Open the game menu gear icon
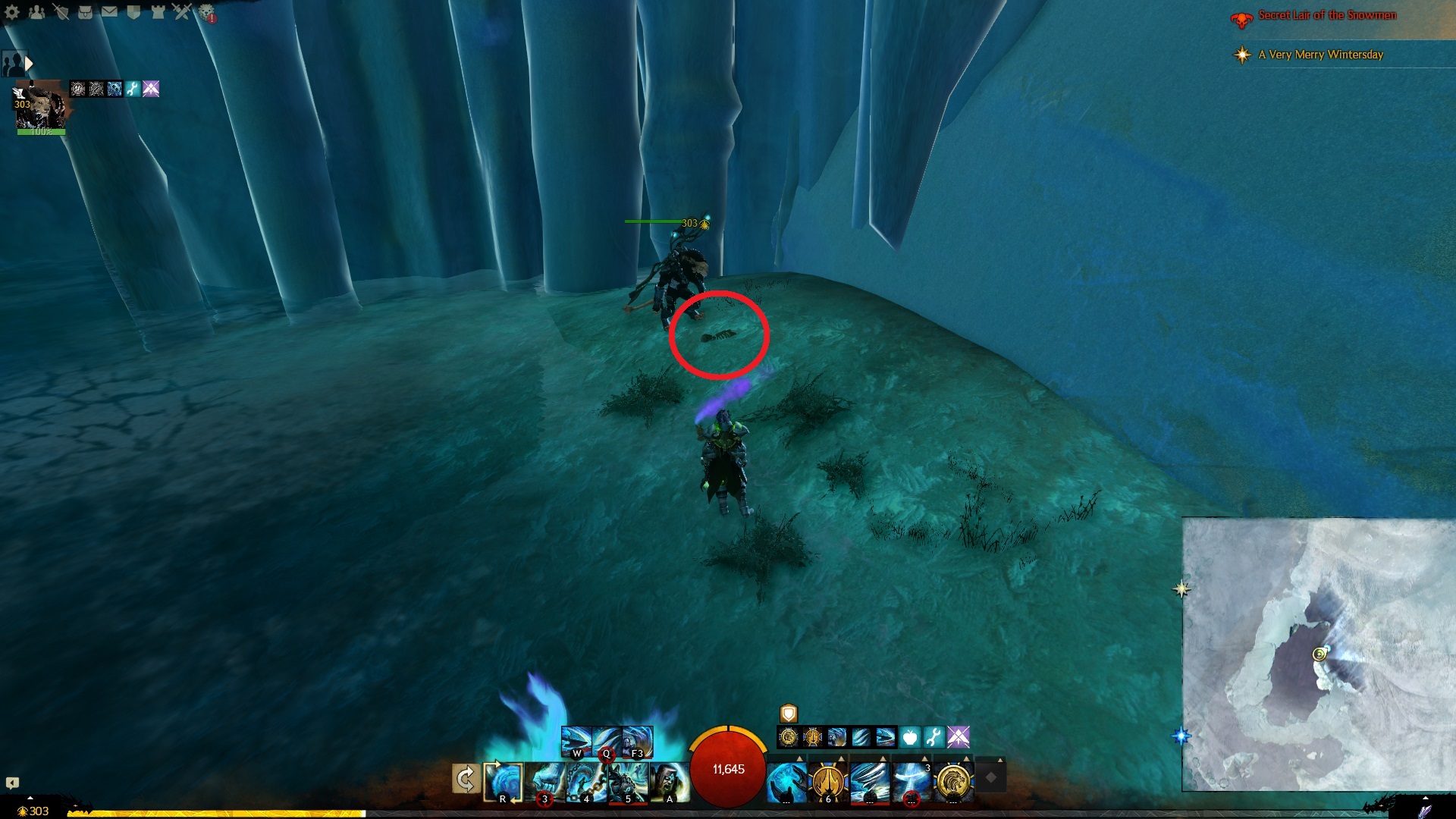This screenshot has height=819, width=1456. [x=12, y=12]
